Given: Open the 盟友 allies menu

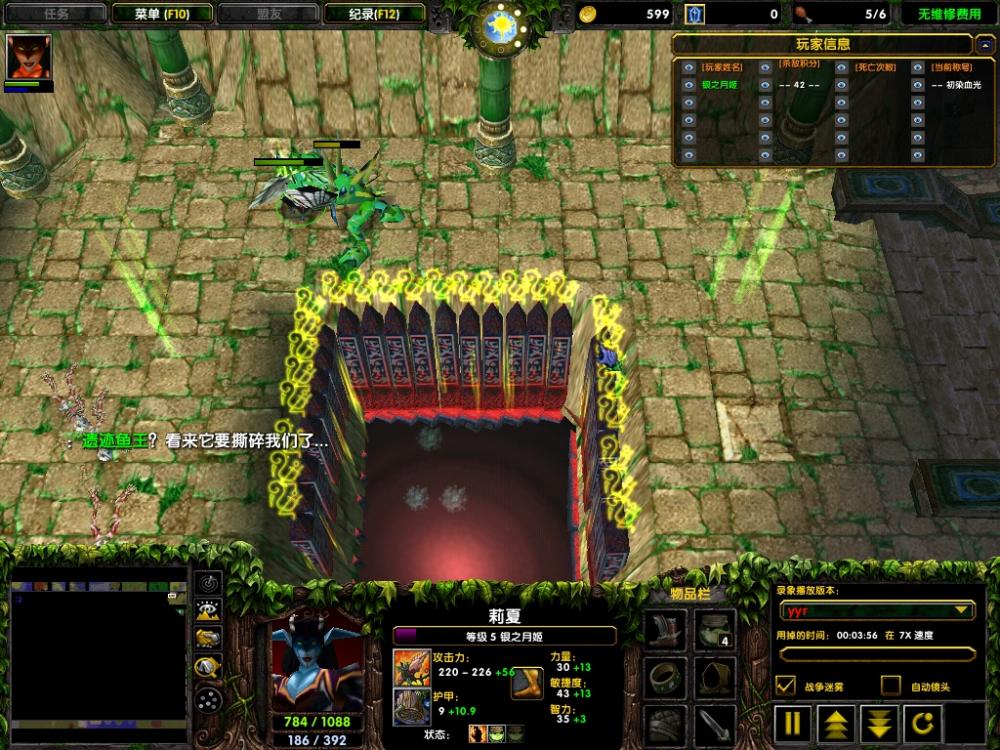Looking at the screenshot, I should coord(267,14).
